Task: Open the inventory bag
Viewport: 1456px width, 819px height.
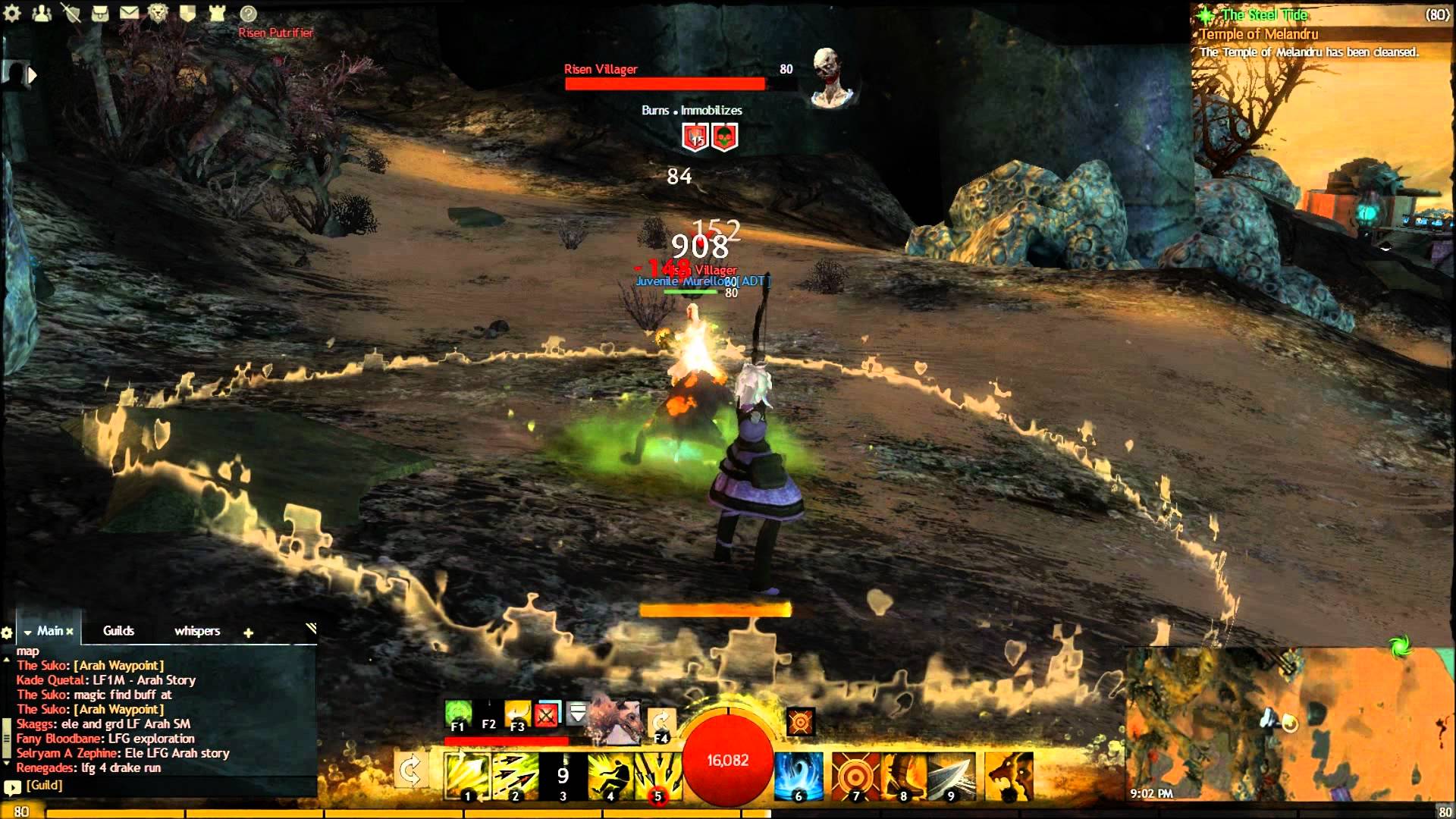Action: (100, 14)
